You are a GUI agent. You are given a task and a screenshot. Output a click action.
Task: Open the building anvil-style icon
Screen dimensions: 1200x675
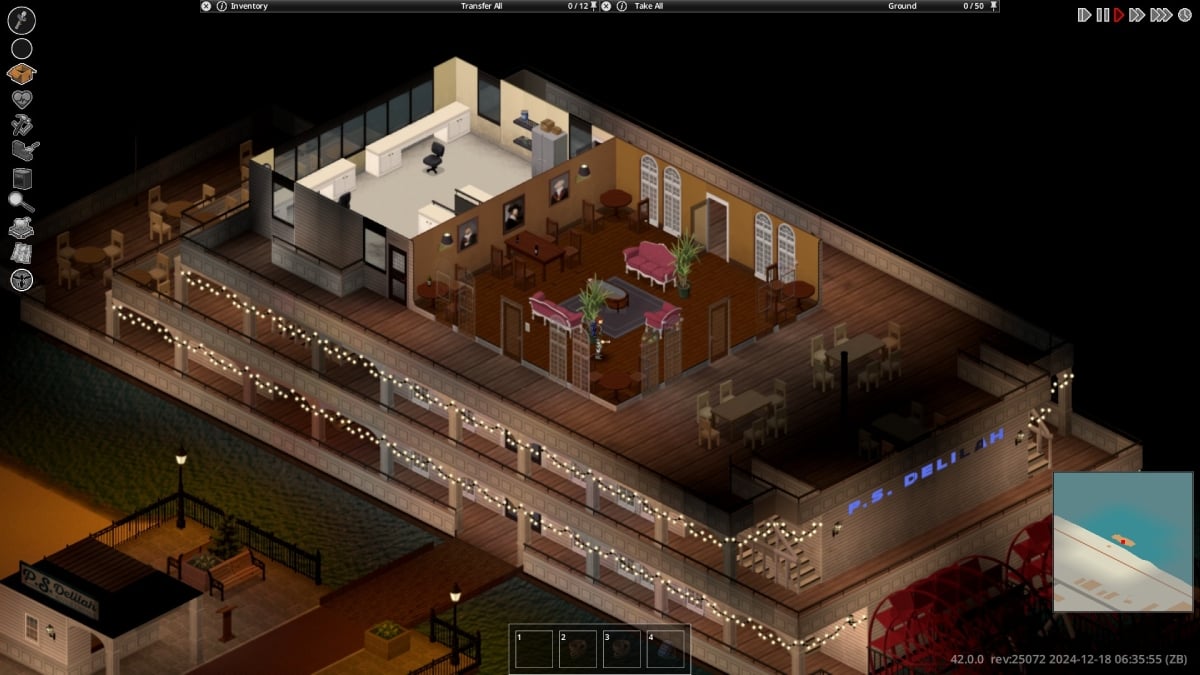click(x=23, y=151)
